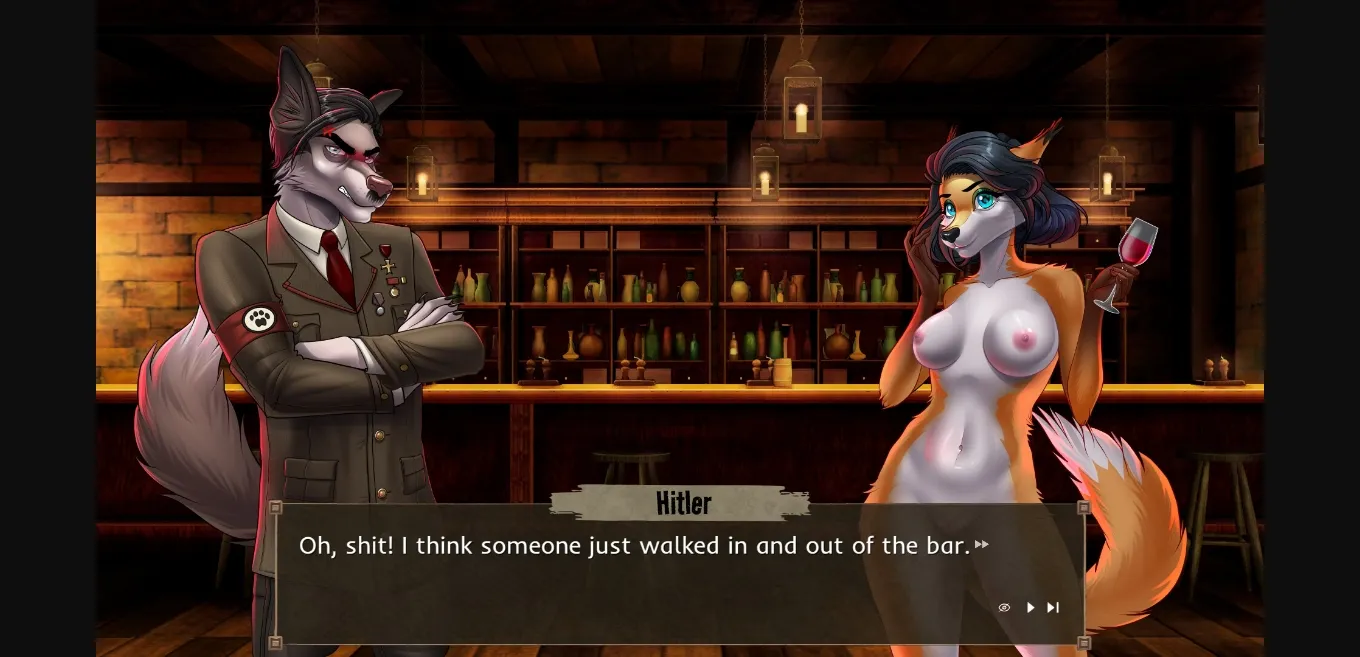Start auto-play with the play arrow icon

pos(1030,607)
